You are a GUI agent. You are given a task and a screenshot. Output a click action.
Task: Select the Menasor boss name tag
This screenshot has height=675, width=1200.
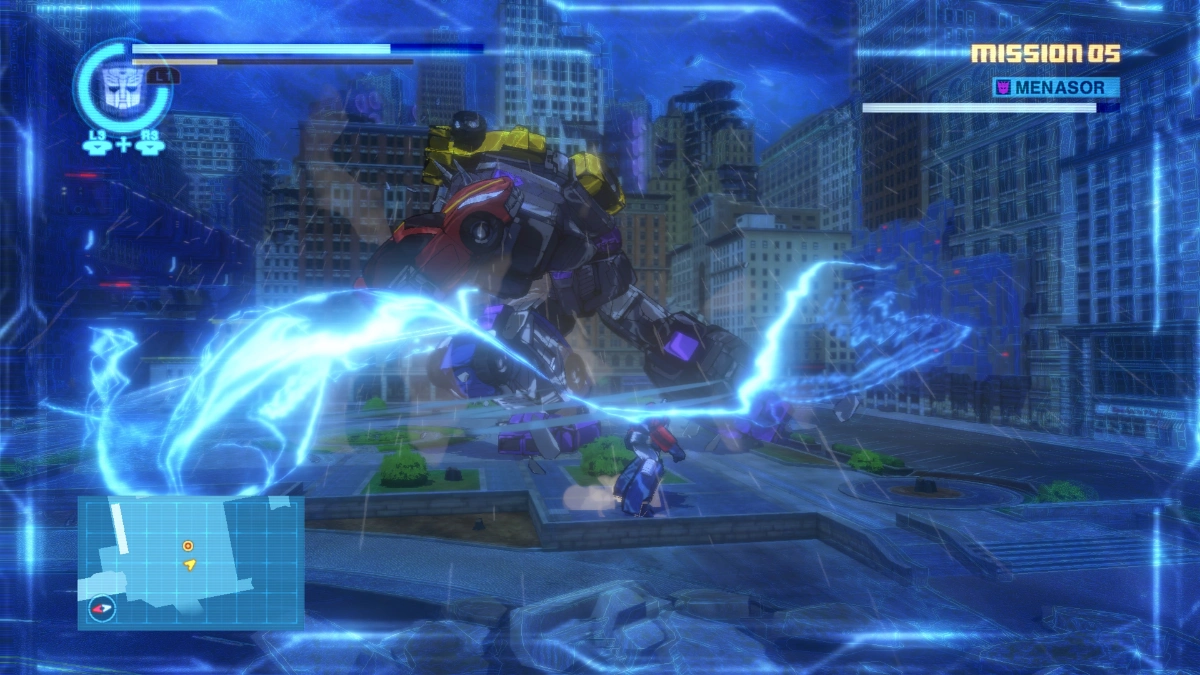[x=1056, y=88]
